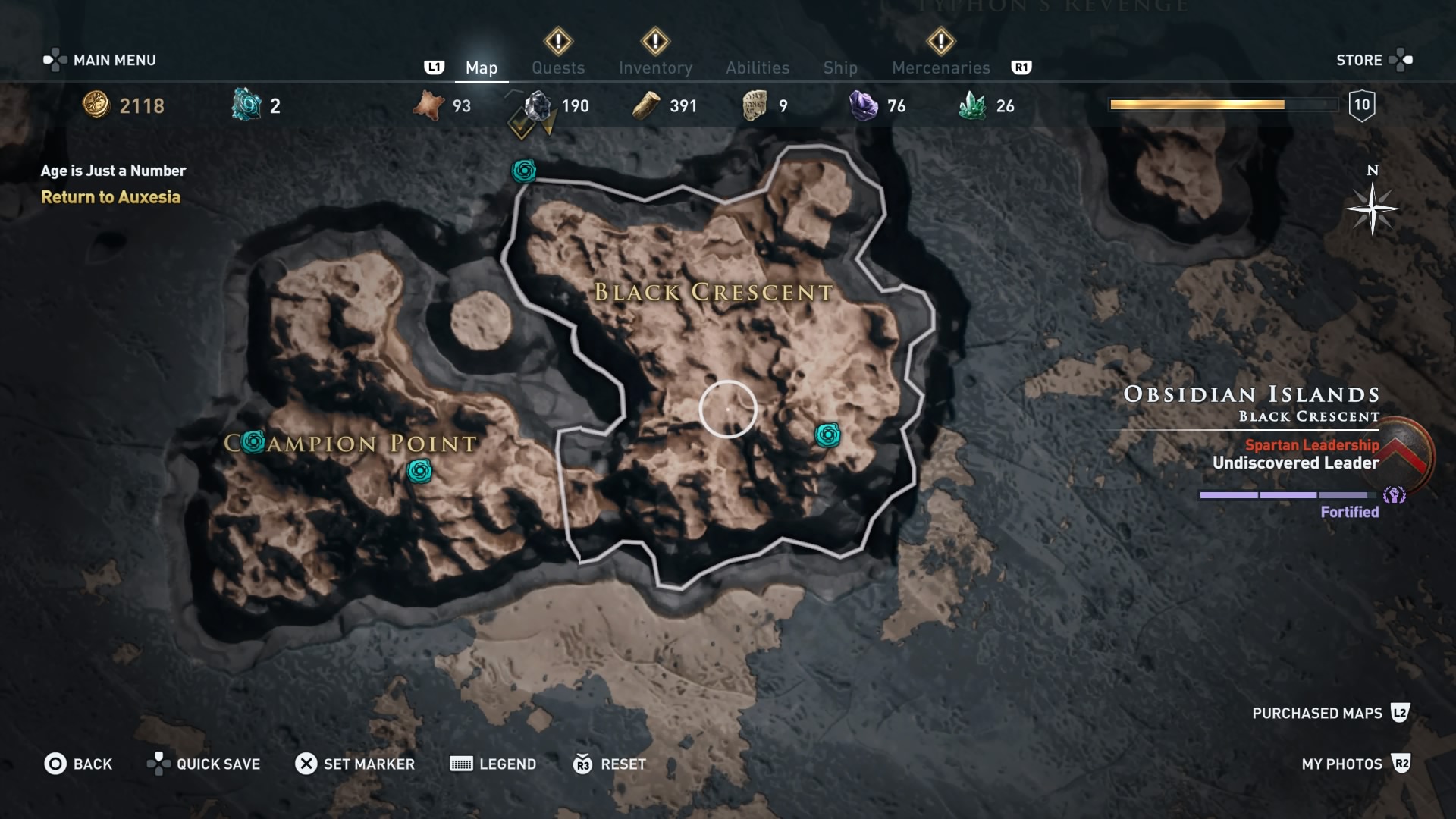Switch to the Quests tab

point(558,67)
